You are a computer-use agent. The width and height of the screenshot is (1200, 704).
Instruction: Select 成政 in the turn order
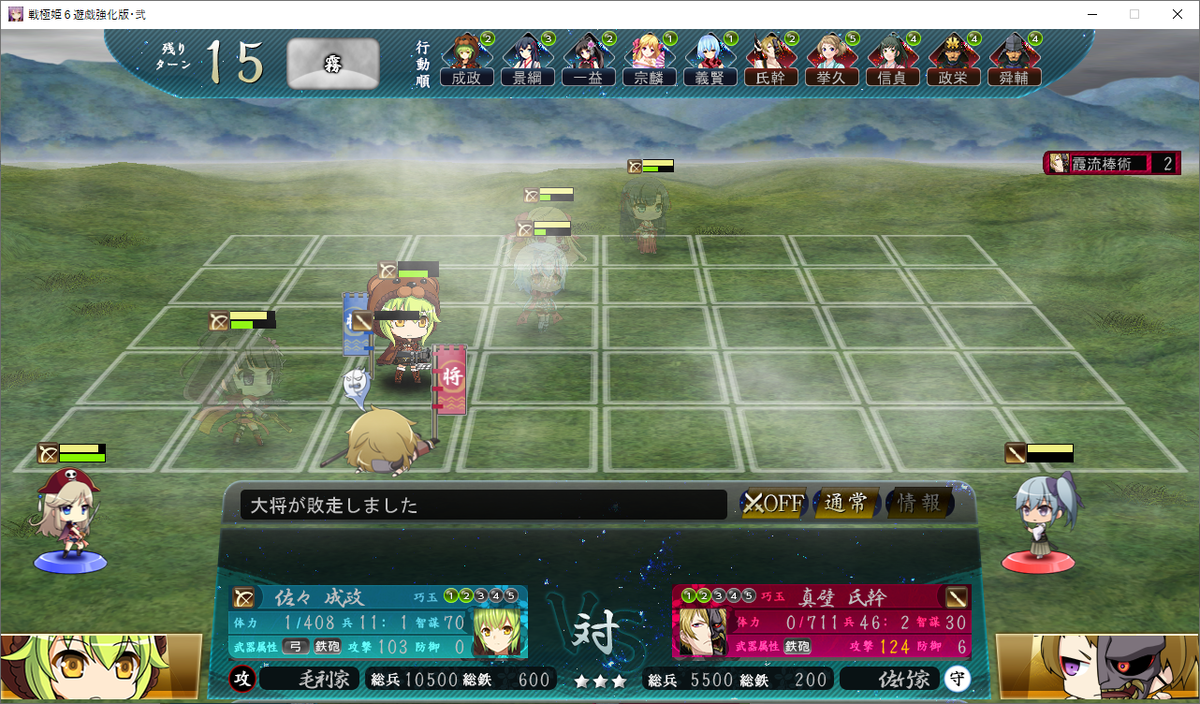[466, 61]
